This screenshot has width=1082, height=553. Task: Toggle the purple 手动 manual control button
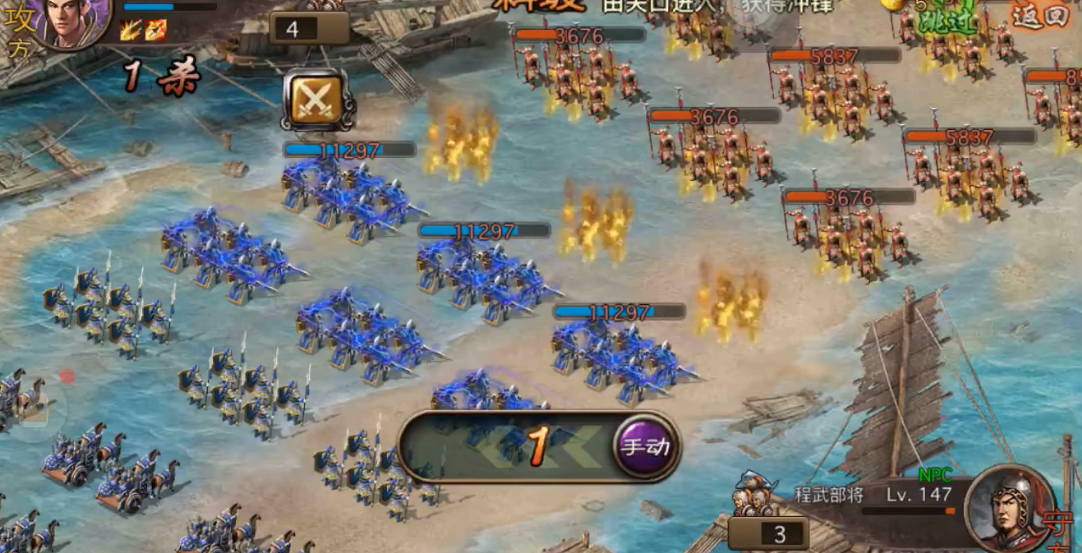tap(645, 446)
